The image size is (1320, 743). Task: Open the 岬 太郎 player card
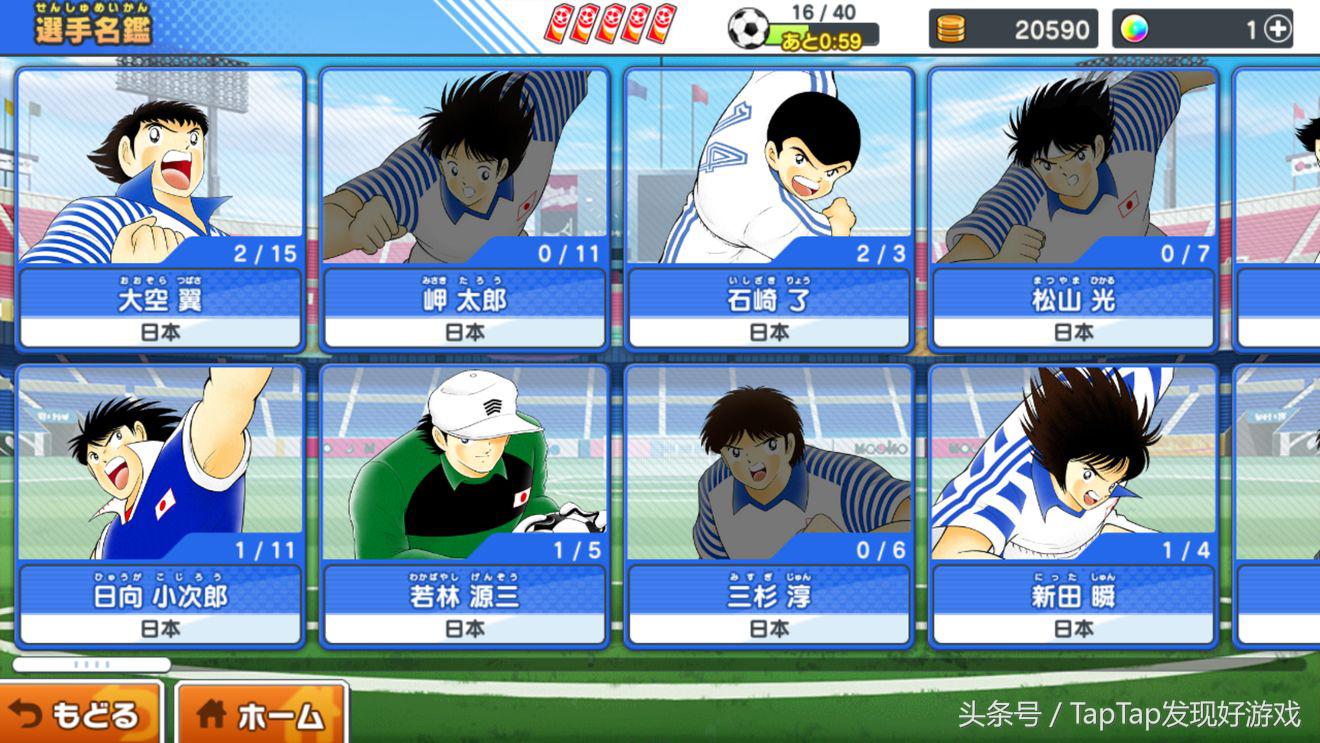(x=464, y=208)
